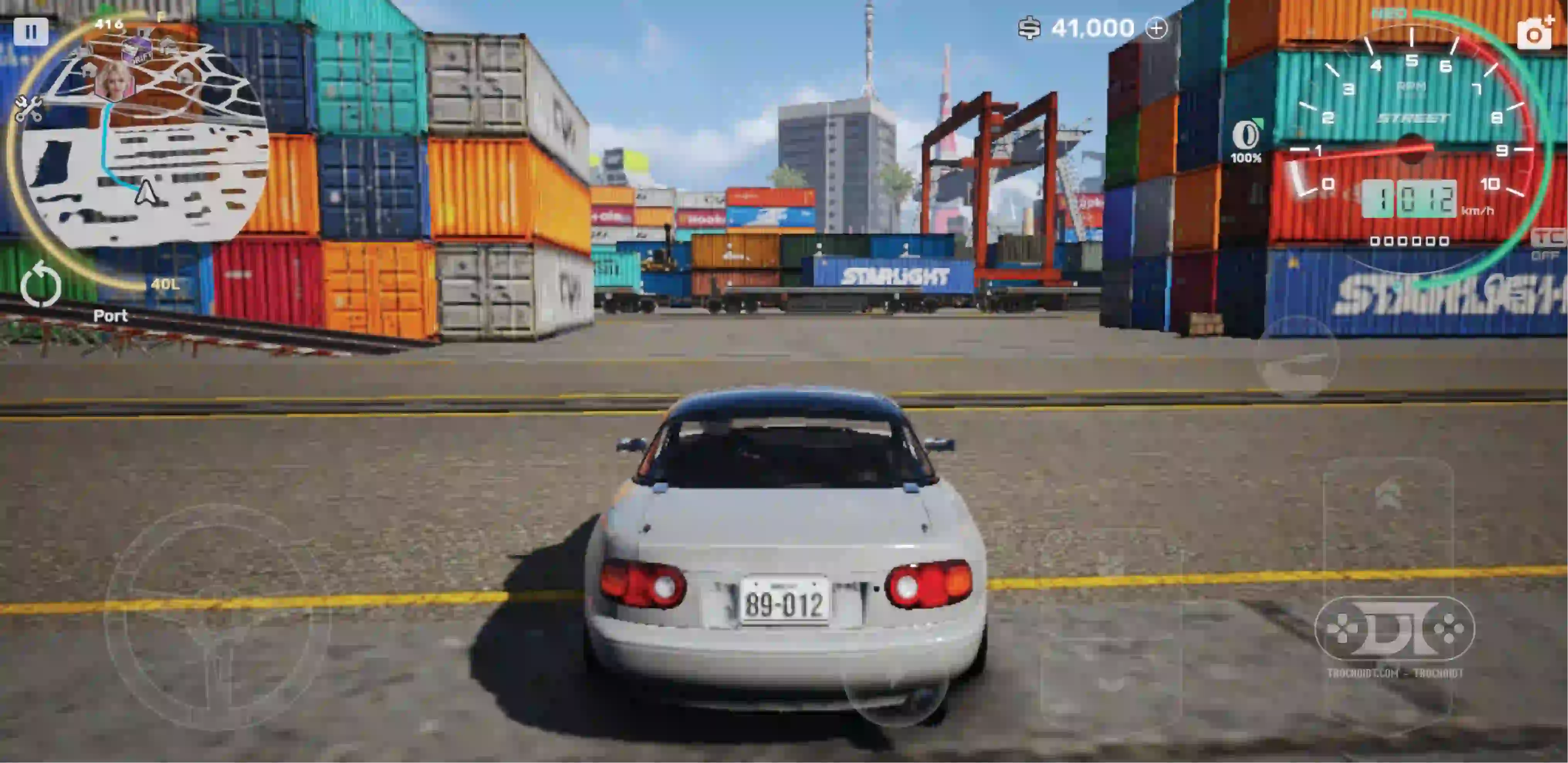Tap the on-screen steering wheel control
1568x763 pixels.
tap(216, 615)
